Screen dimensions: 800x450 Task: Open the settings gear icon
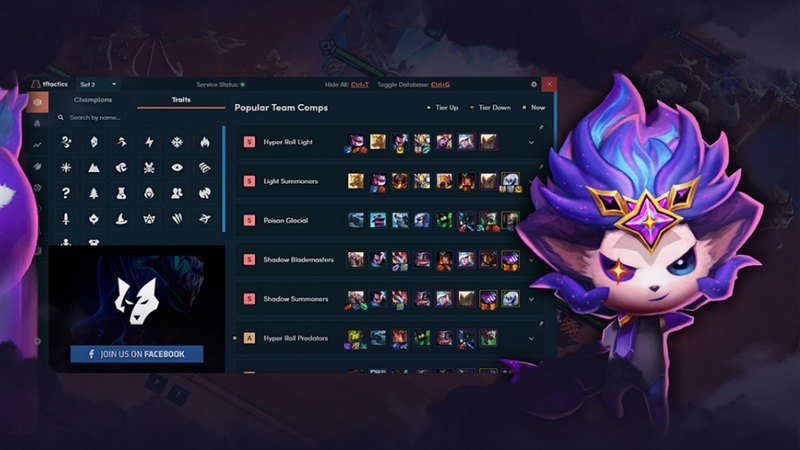click(533, 84)
